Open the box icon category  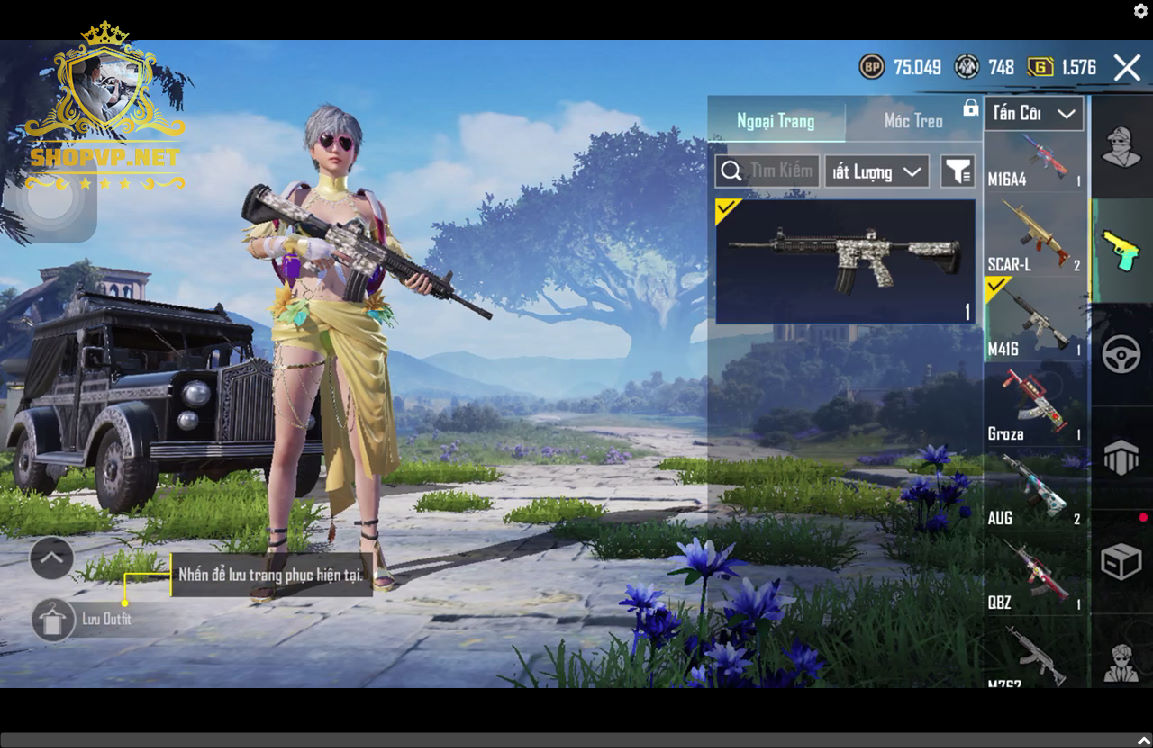click(x=1121, y=562)
